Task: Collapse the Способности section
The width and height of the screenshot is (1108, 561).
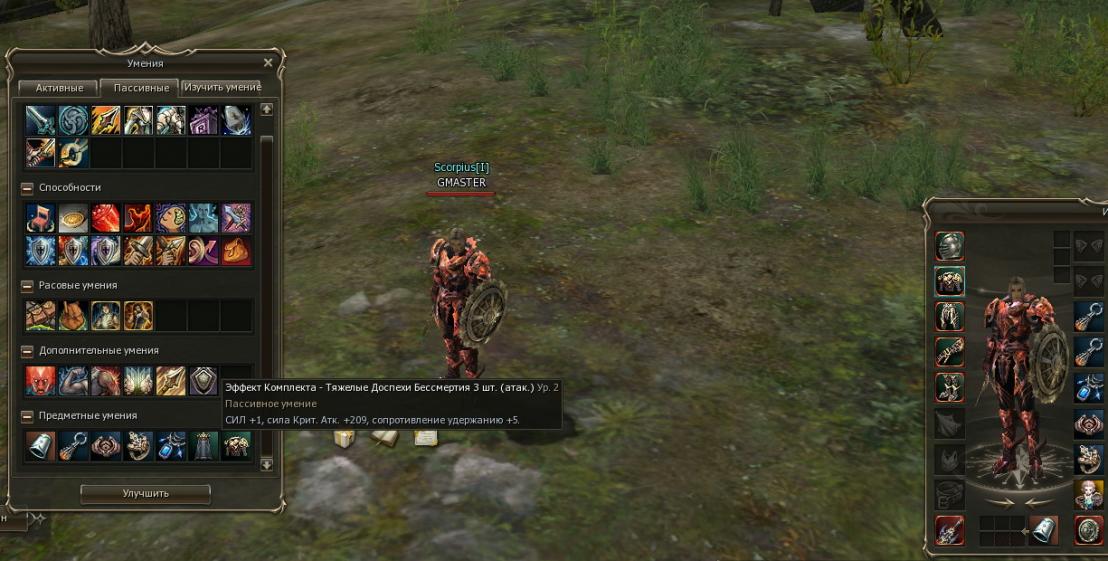Action: point(27,188)
